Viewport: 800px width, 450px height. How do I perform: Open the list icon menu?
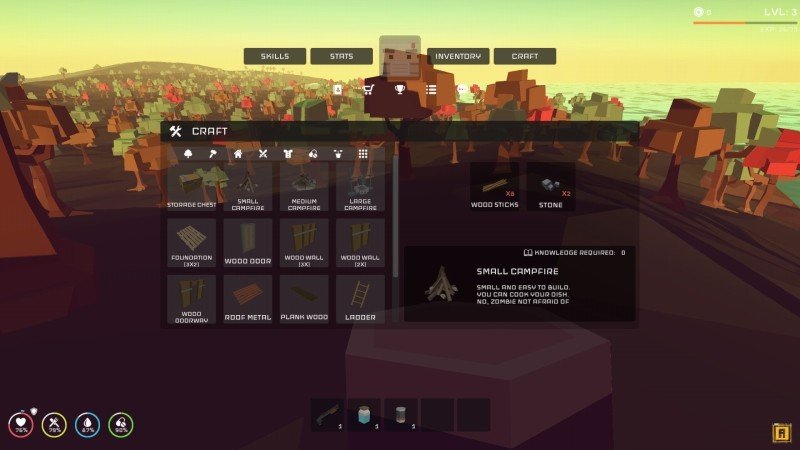click(x=431, y=89)
